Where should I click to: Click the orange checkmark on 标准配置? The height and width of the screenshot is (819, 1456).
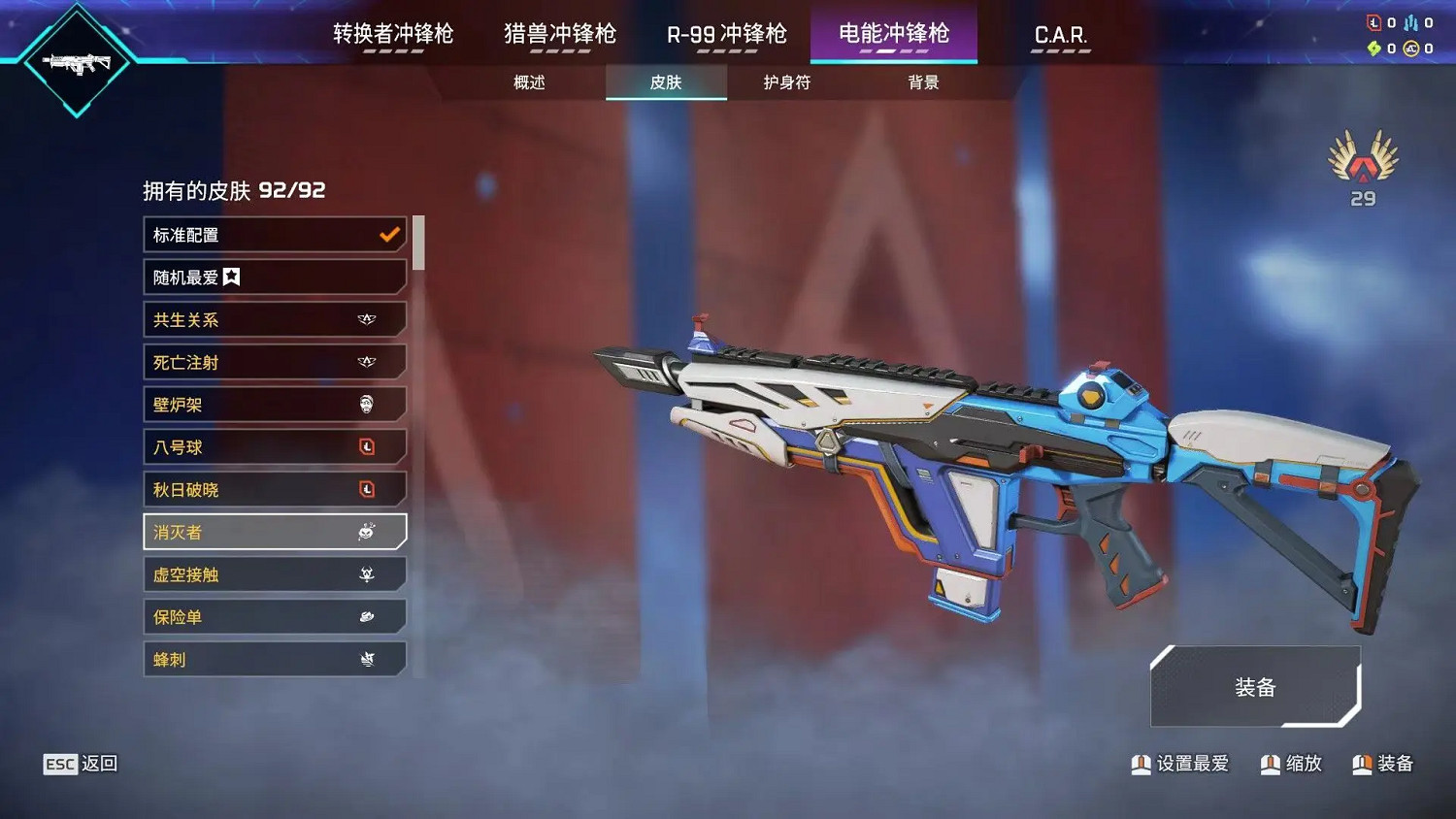(390, 234)
